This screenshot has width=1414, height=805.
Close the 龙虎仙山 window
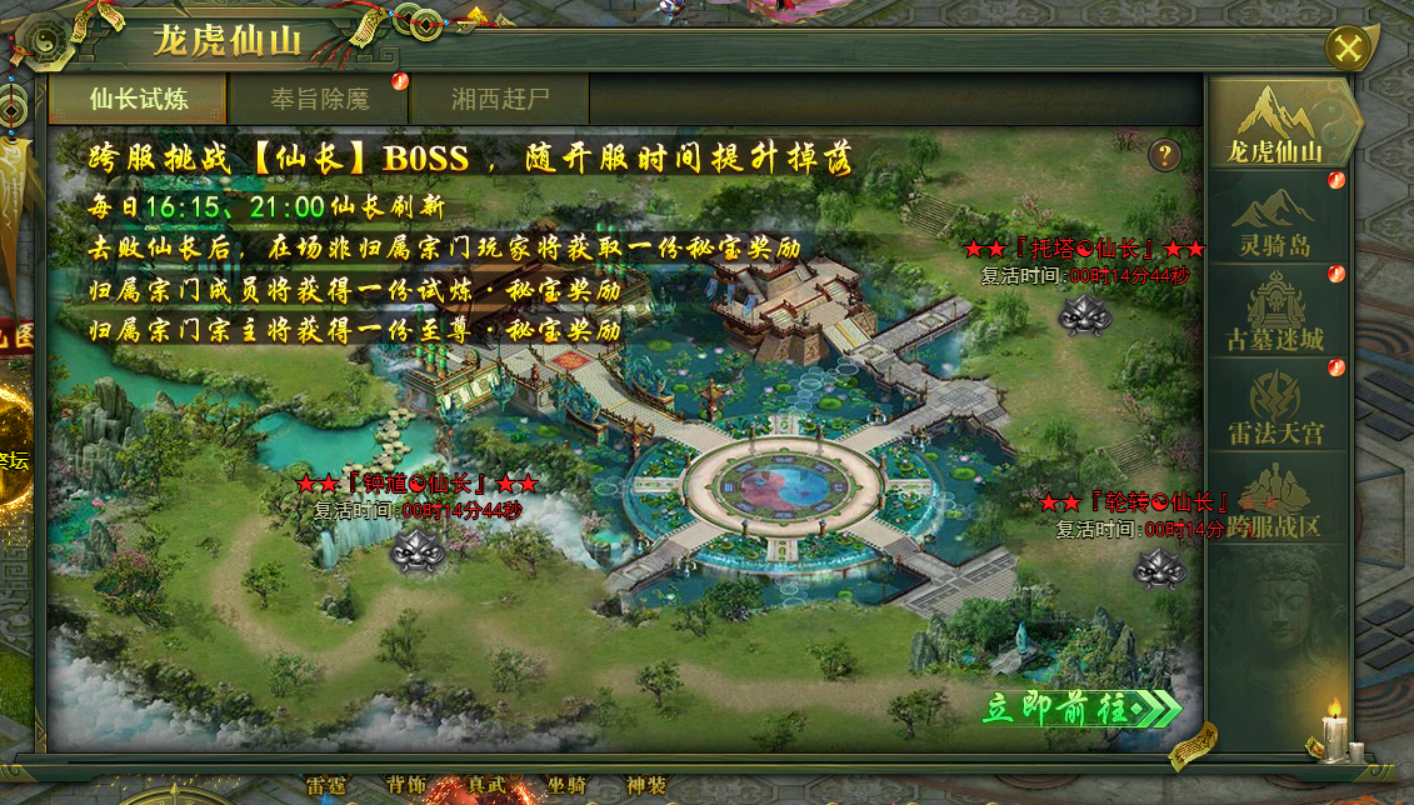pyautogui.click(x=1348, y=48)
